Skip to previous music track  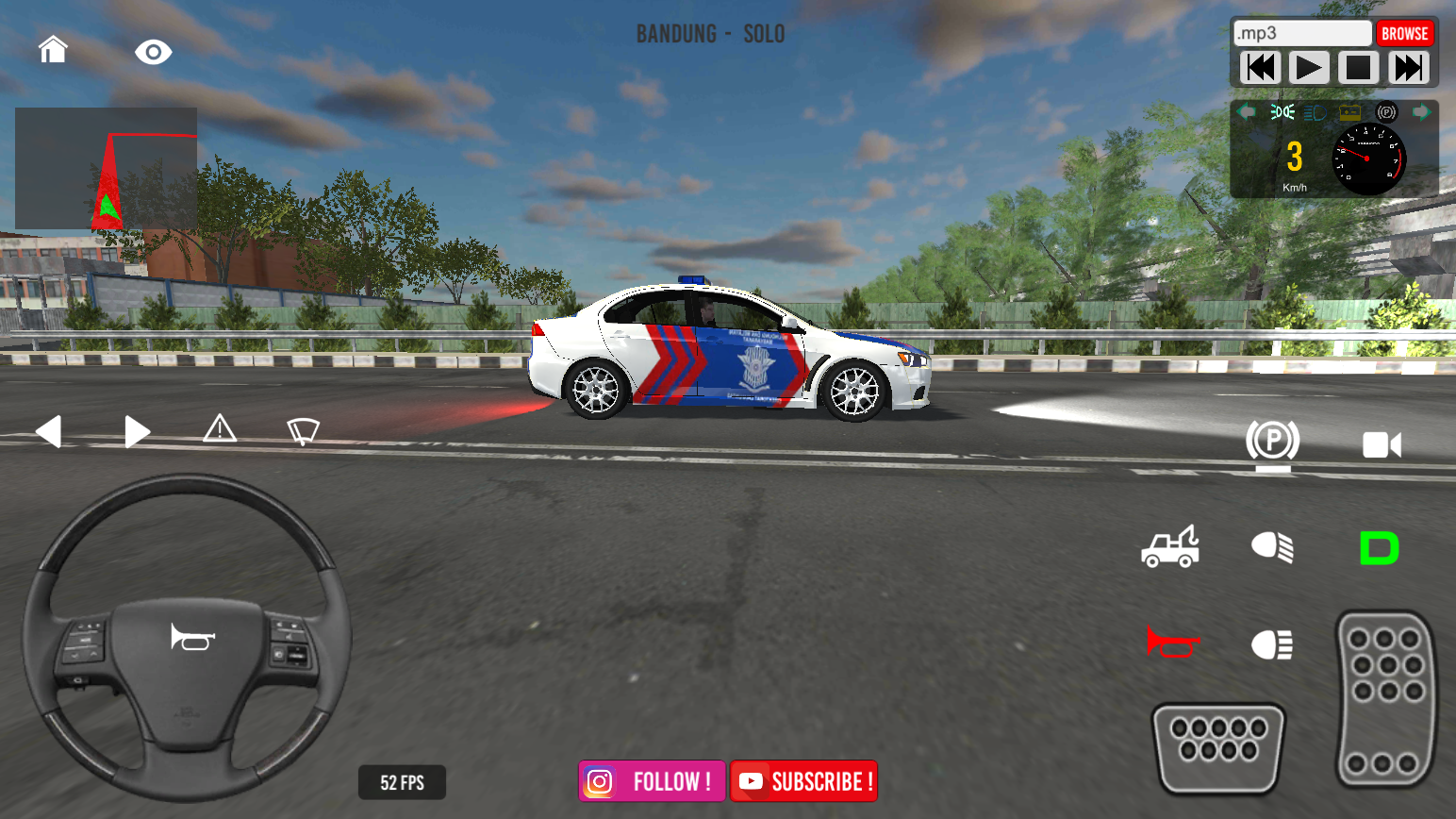coord(1261,68)
